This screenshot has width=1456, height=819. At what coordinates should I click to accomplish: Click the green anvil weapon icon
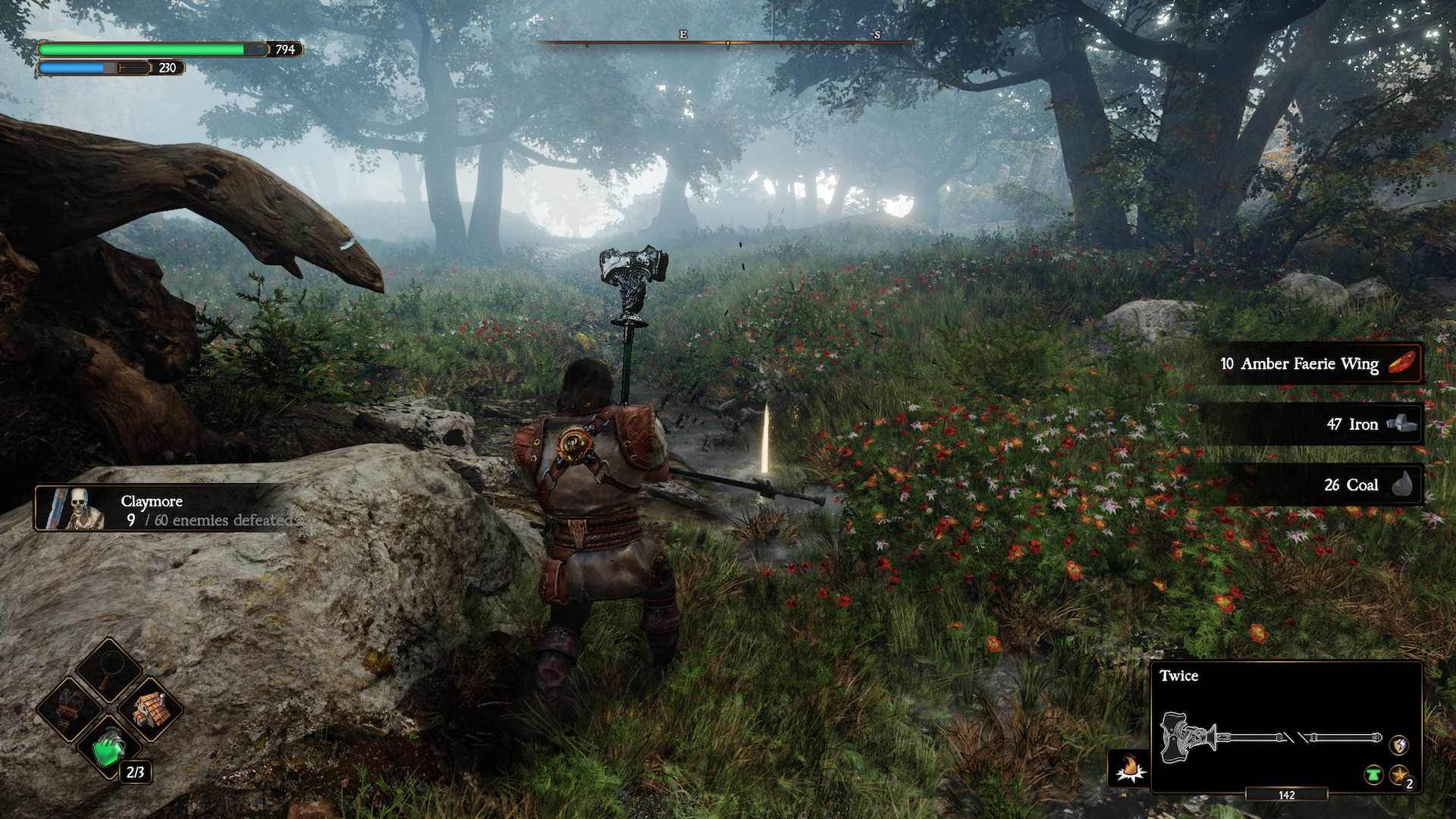point(1373,775)
